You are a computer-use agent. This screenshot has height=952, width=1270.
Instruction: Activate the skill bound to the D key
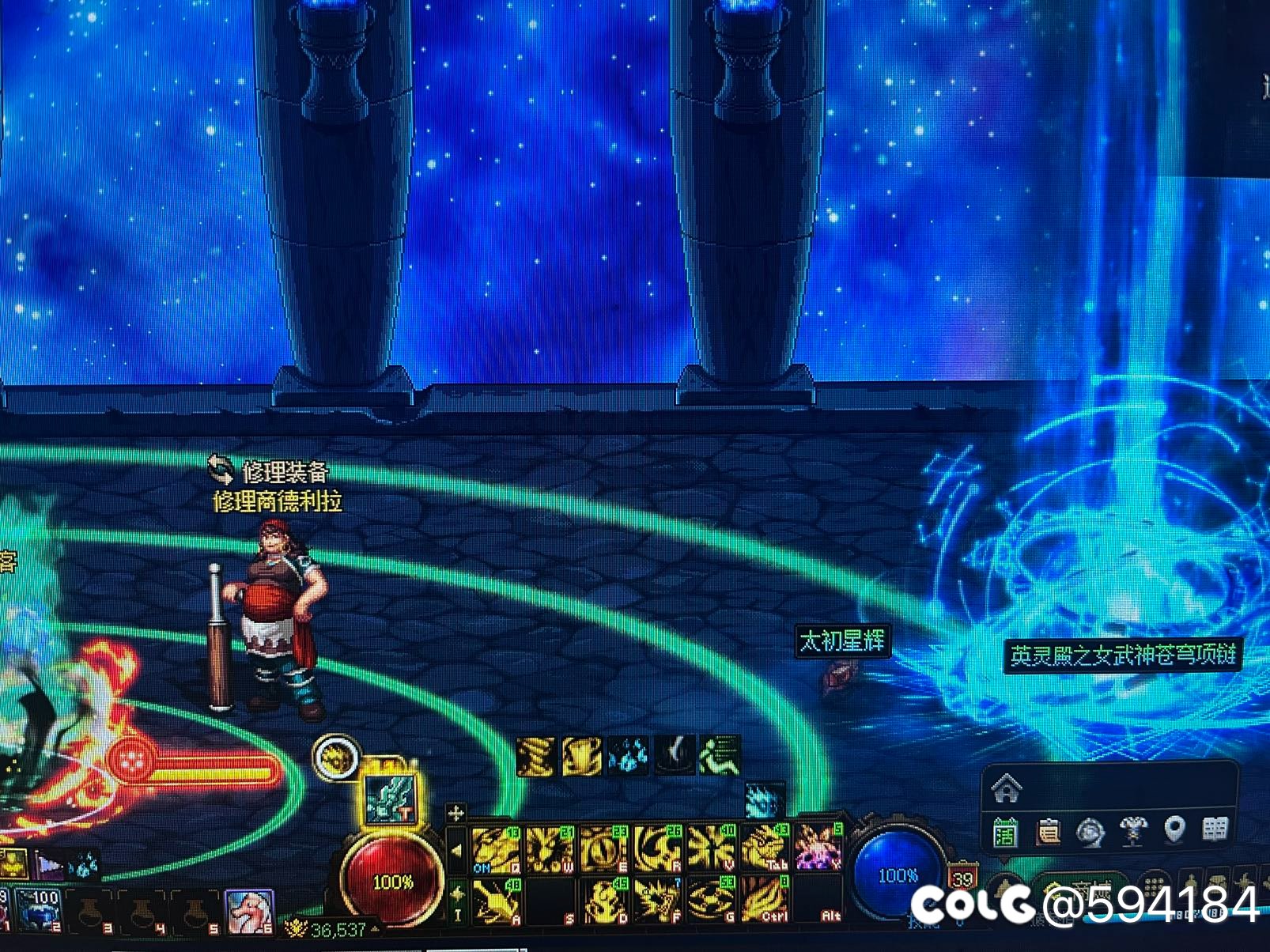pyautogui.click(x=603, y=901)
